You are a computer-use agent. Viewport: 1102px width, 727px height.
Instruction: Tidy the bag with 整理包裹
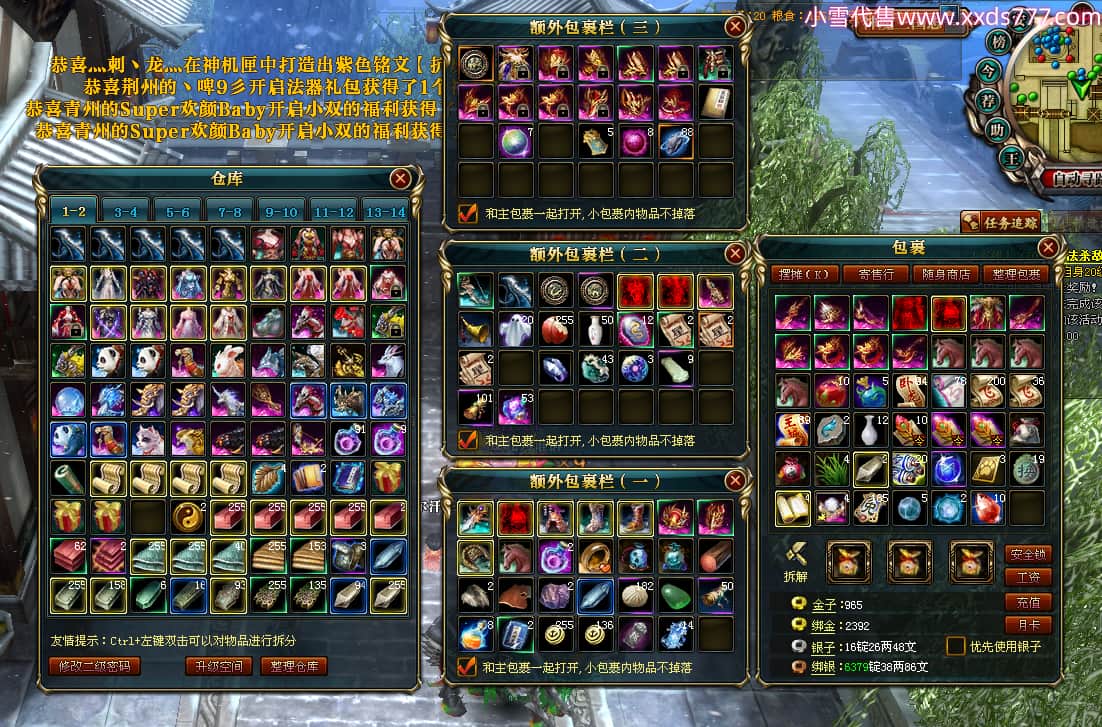point(1013,274)
